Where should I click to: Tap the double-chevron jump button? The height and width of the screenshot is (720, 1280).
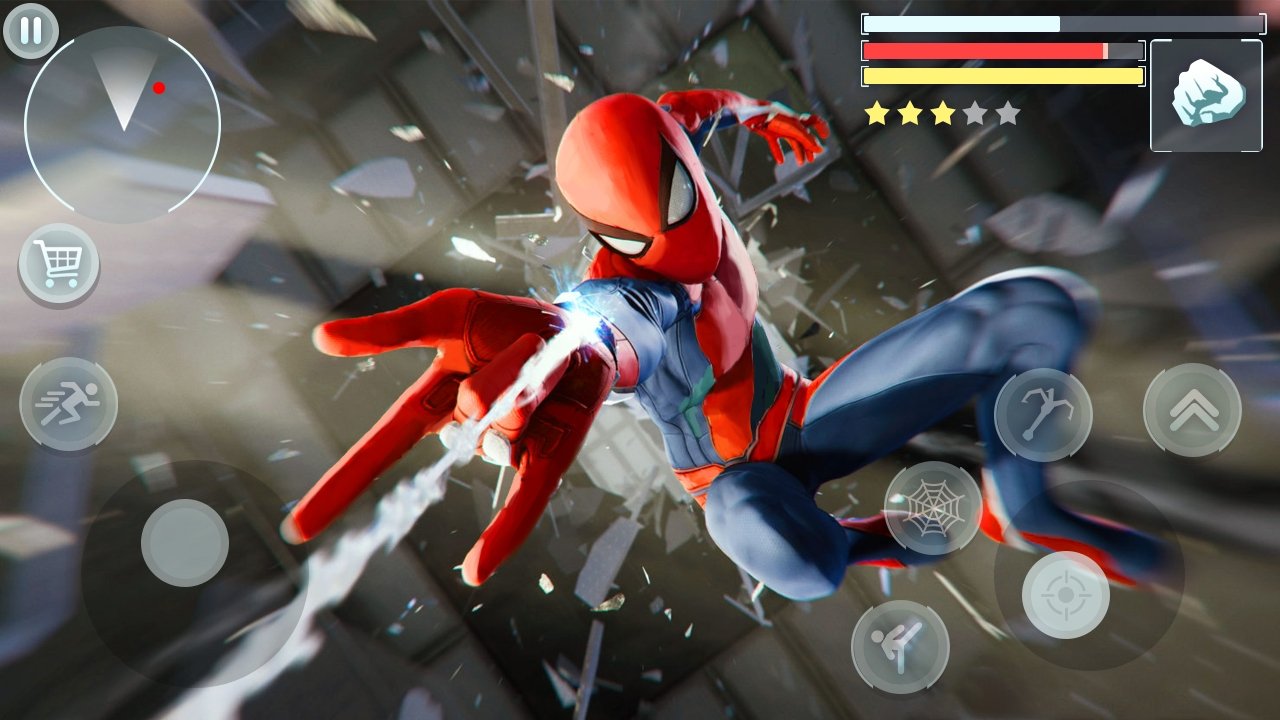1192,410
